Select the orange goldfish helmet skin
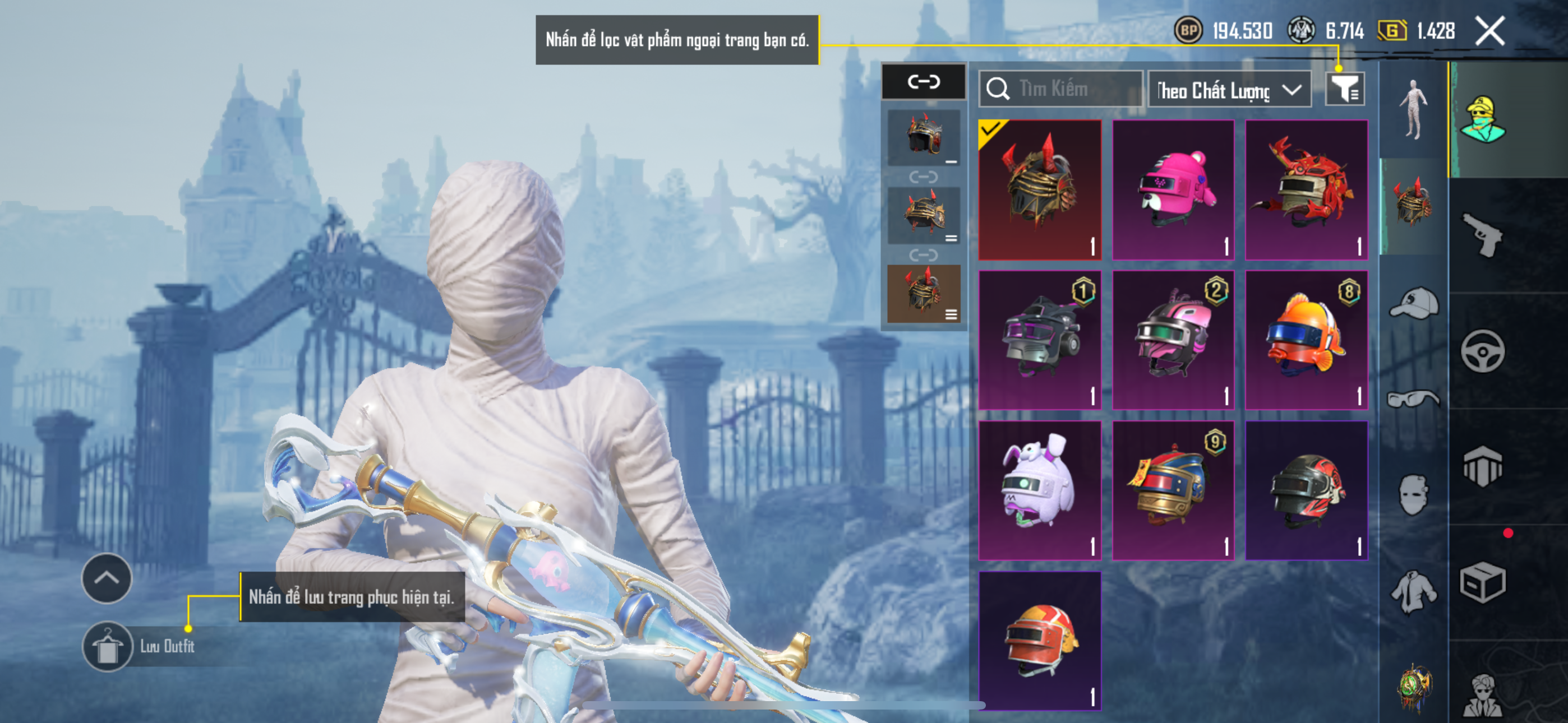 (1306, 340)
